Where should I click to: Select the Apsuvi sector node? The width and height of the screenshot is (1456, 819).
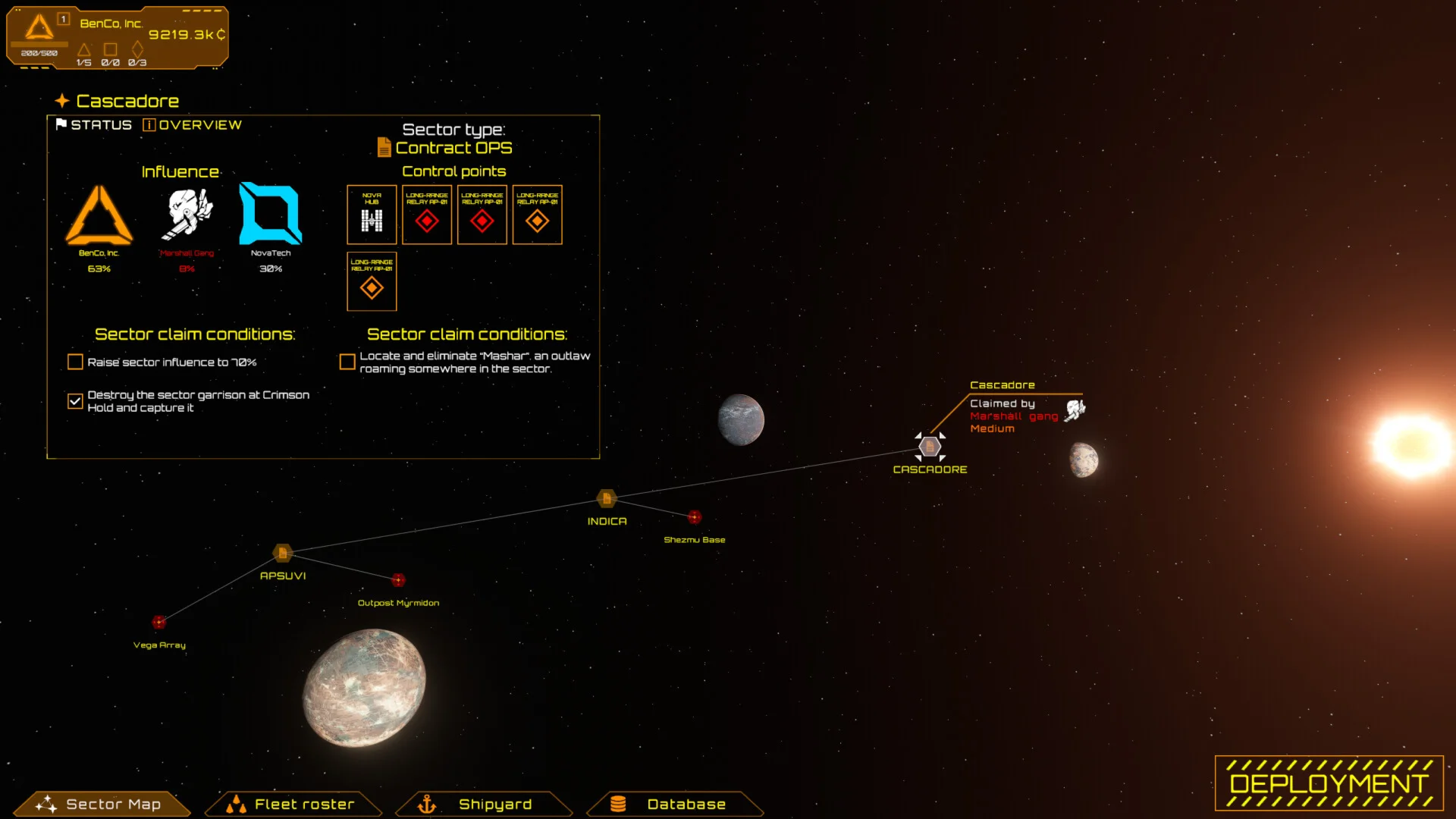click(282, 553)
